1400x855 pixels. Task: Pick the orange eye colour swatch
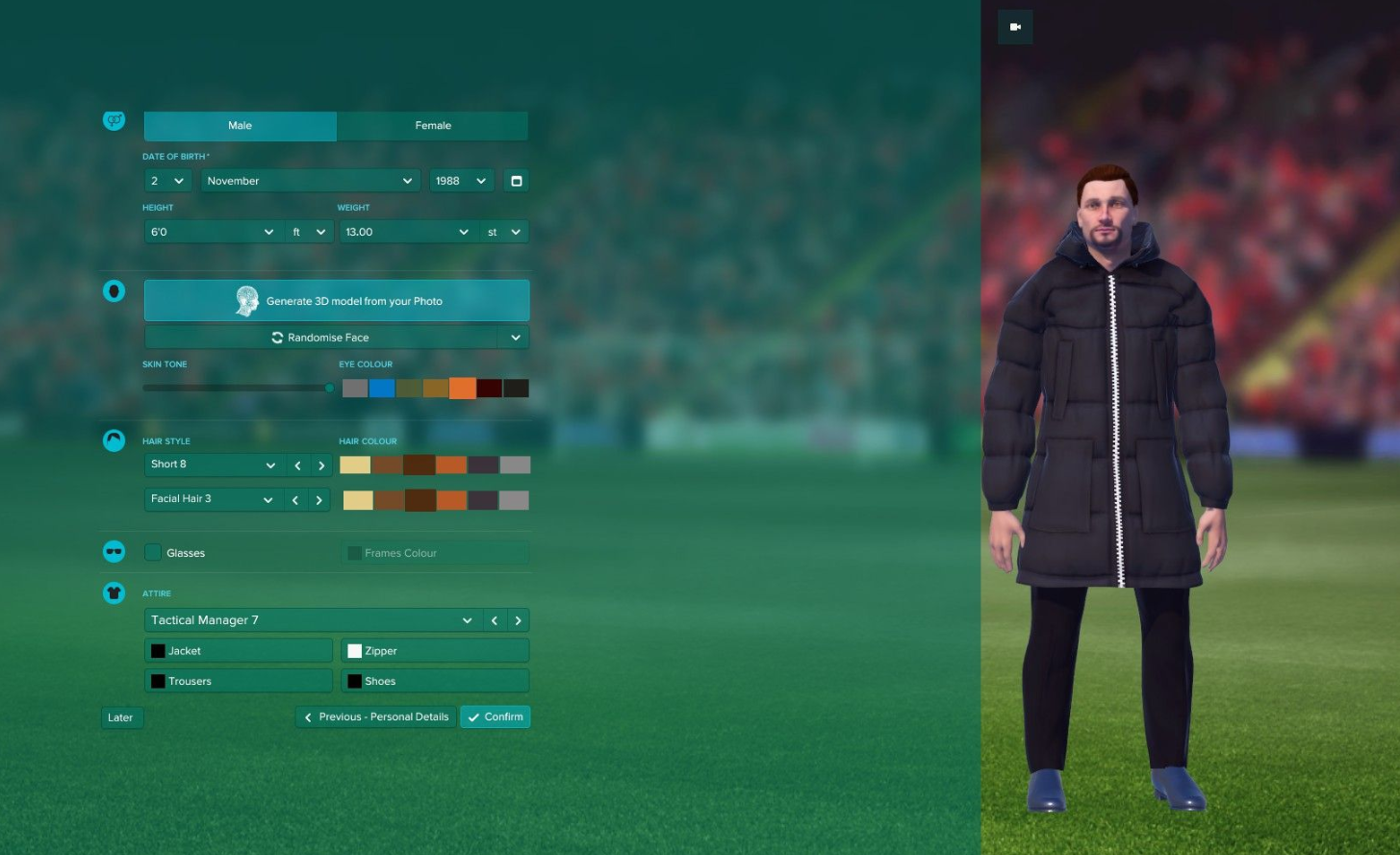tap(462, 388)
